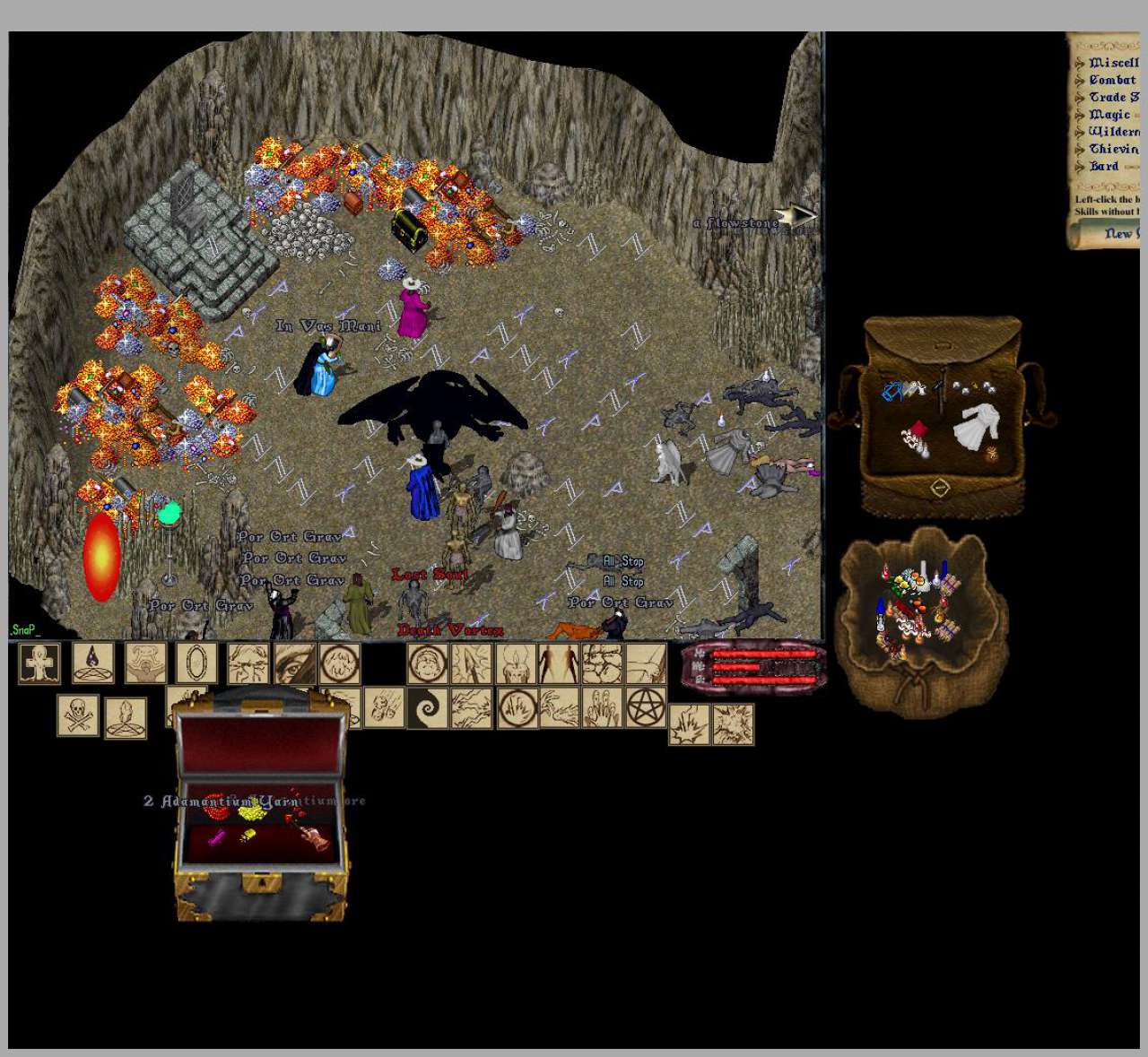Expand the Magic skills category
1148x1057 pixels.
[1109, 115]
